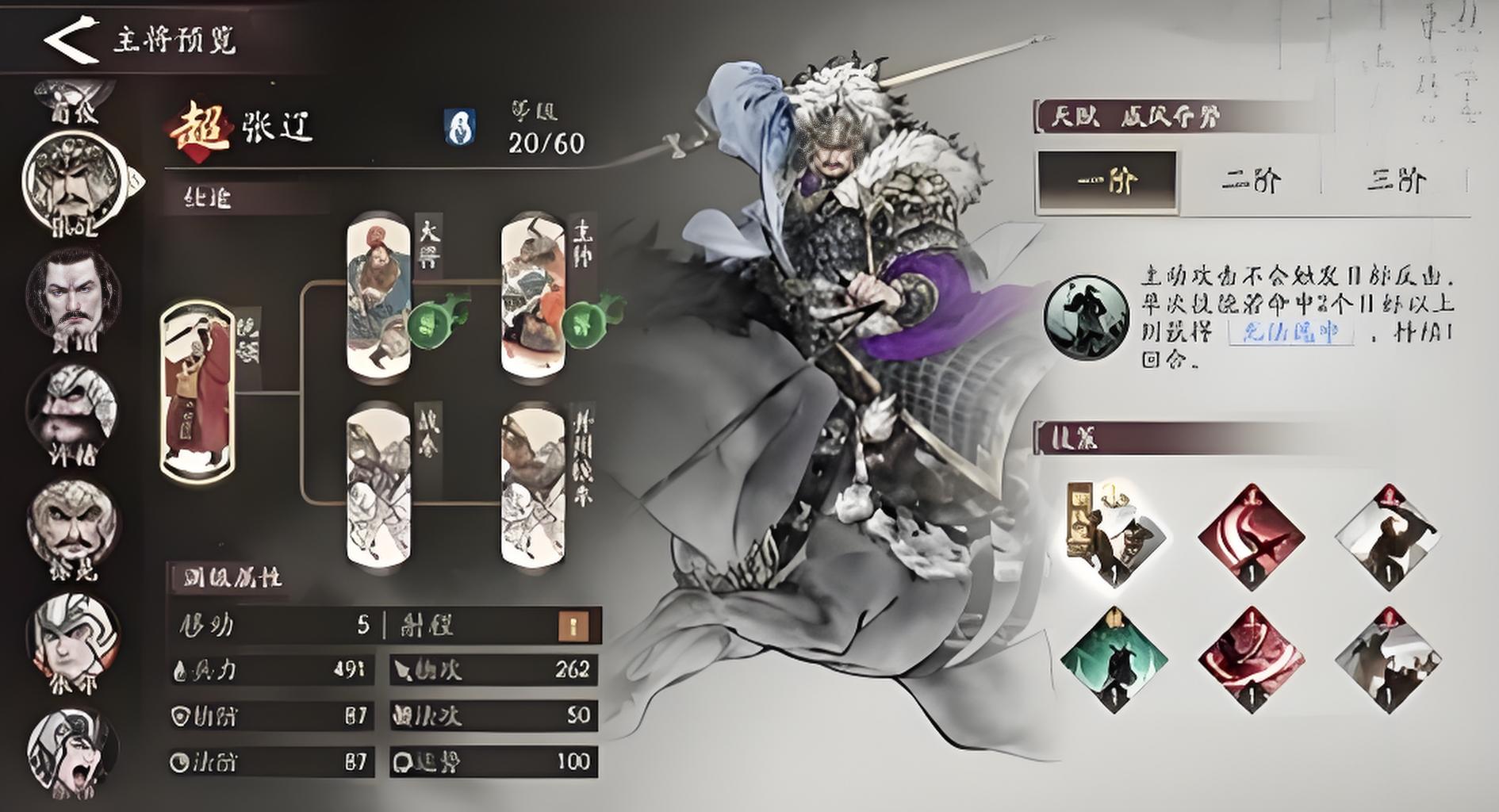This screenshot has height=812, width=1499.
Task: Select the gold-framed highlighted skill icon
Action: 1113,535
